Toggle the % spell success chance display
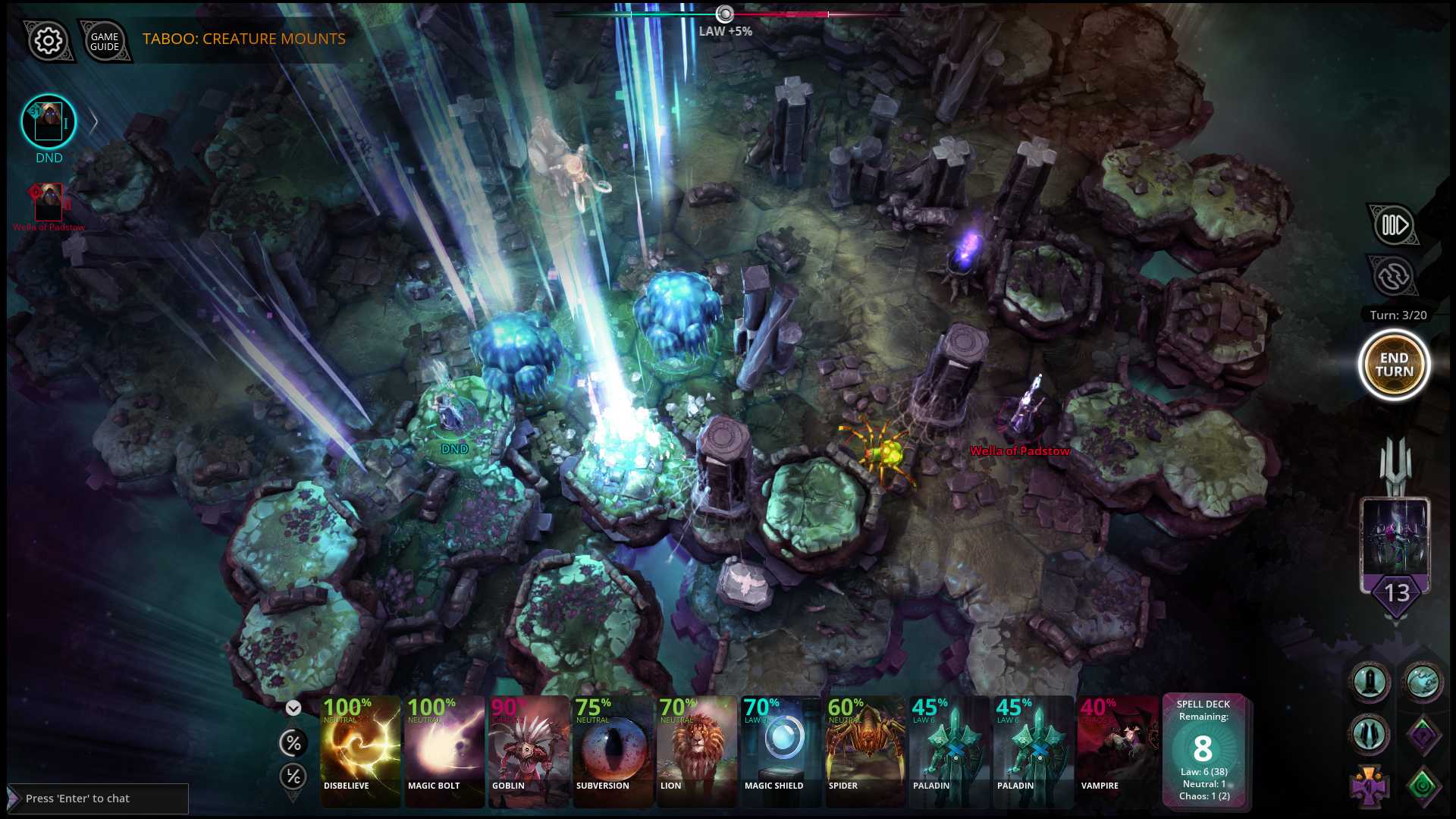The image size is (1456, 819). coord(293,743)
